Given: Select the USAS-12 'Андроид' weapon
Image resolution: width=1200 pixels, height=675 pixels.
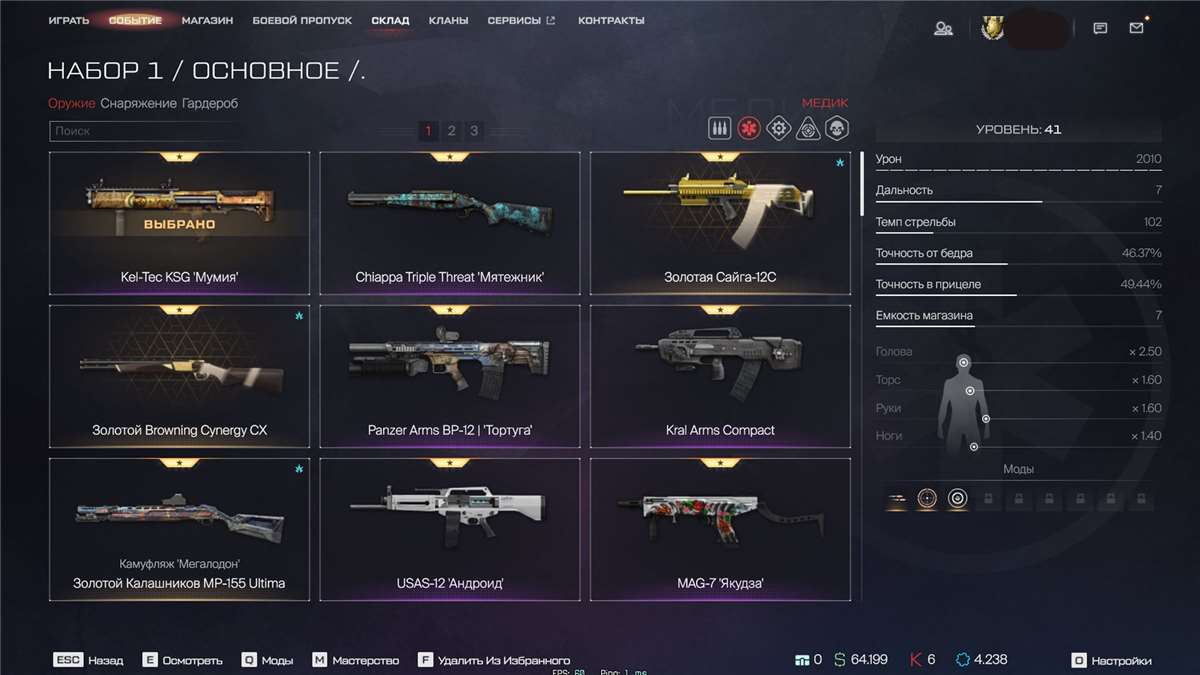Looking at the screenshot, I should coord(449,530).
